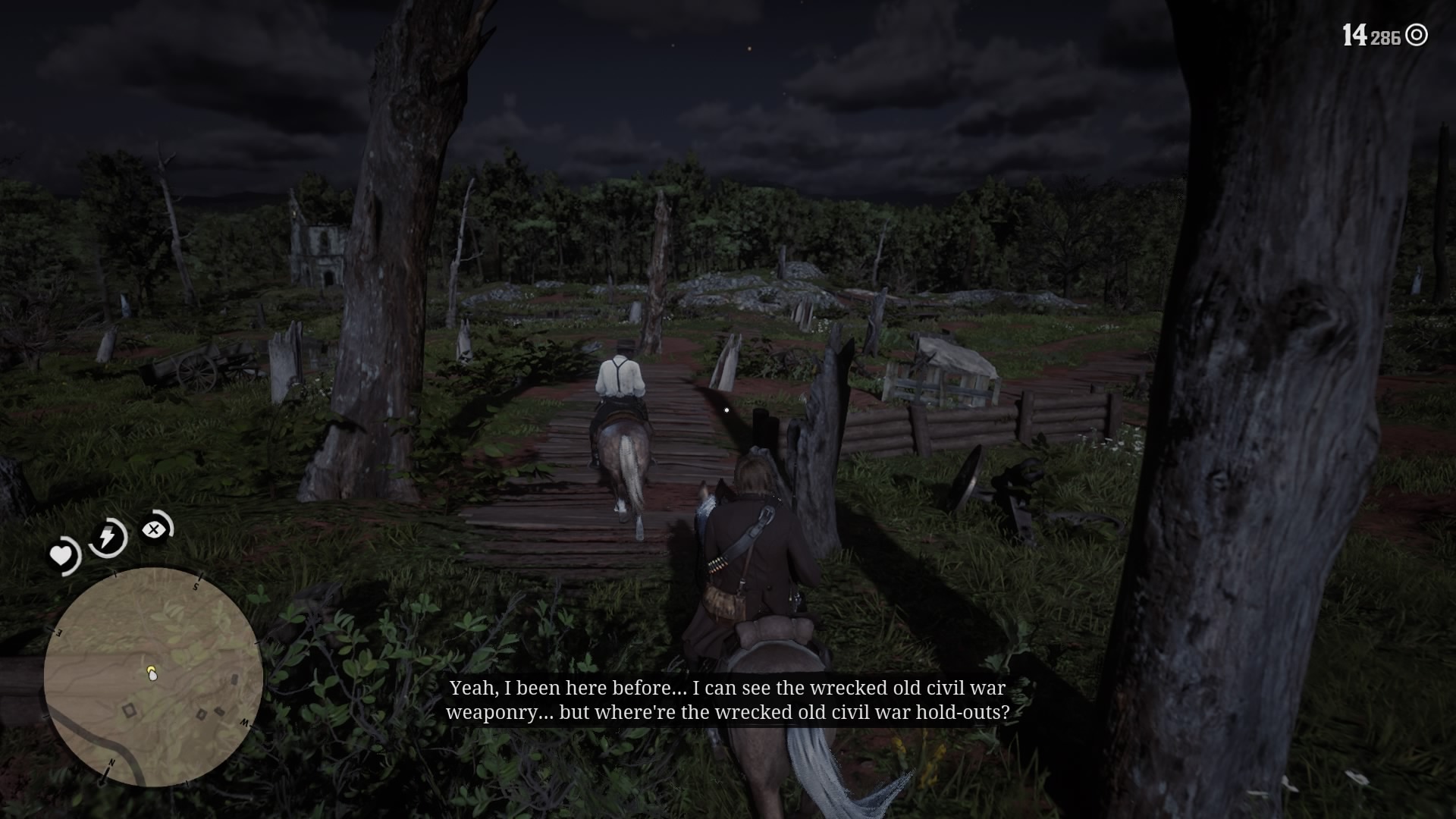1456x819 pixels.
Task: Select the lightning bolt stamina core icon
Action: (x=106, y=536)
